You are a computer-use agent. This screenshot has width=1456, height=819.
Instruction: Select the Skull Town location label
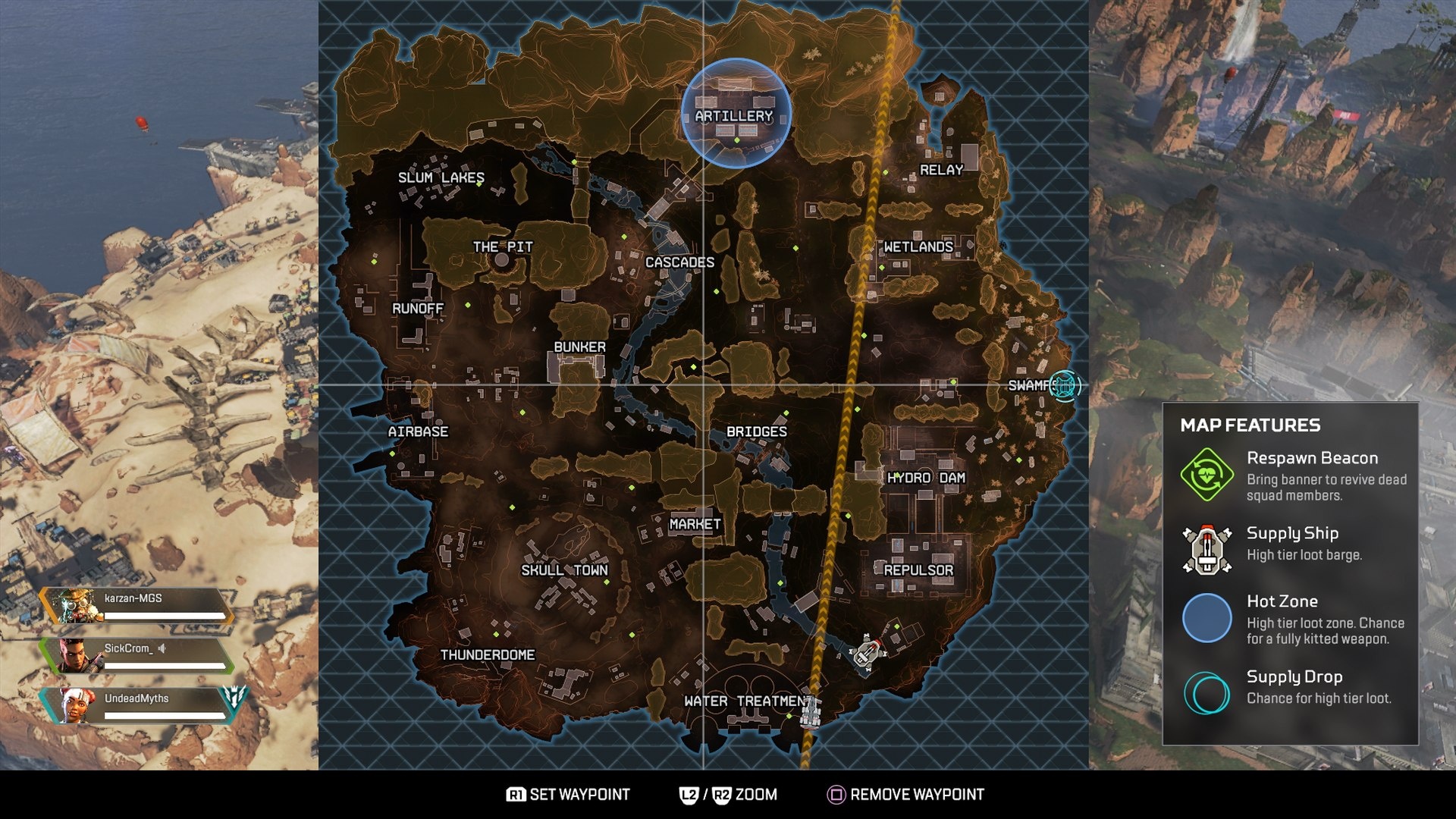(x=564, y=570)
